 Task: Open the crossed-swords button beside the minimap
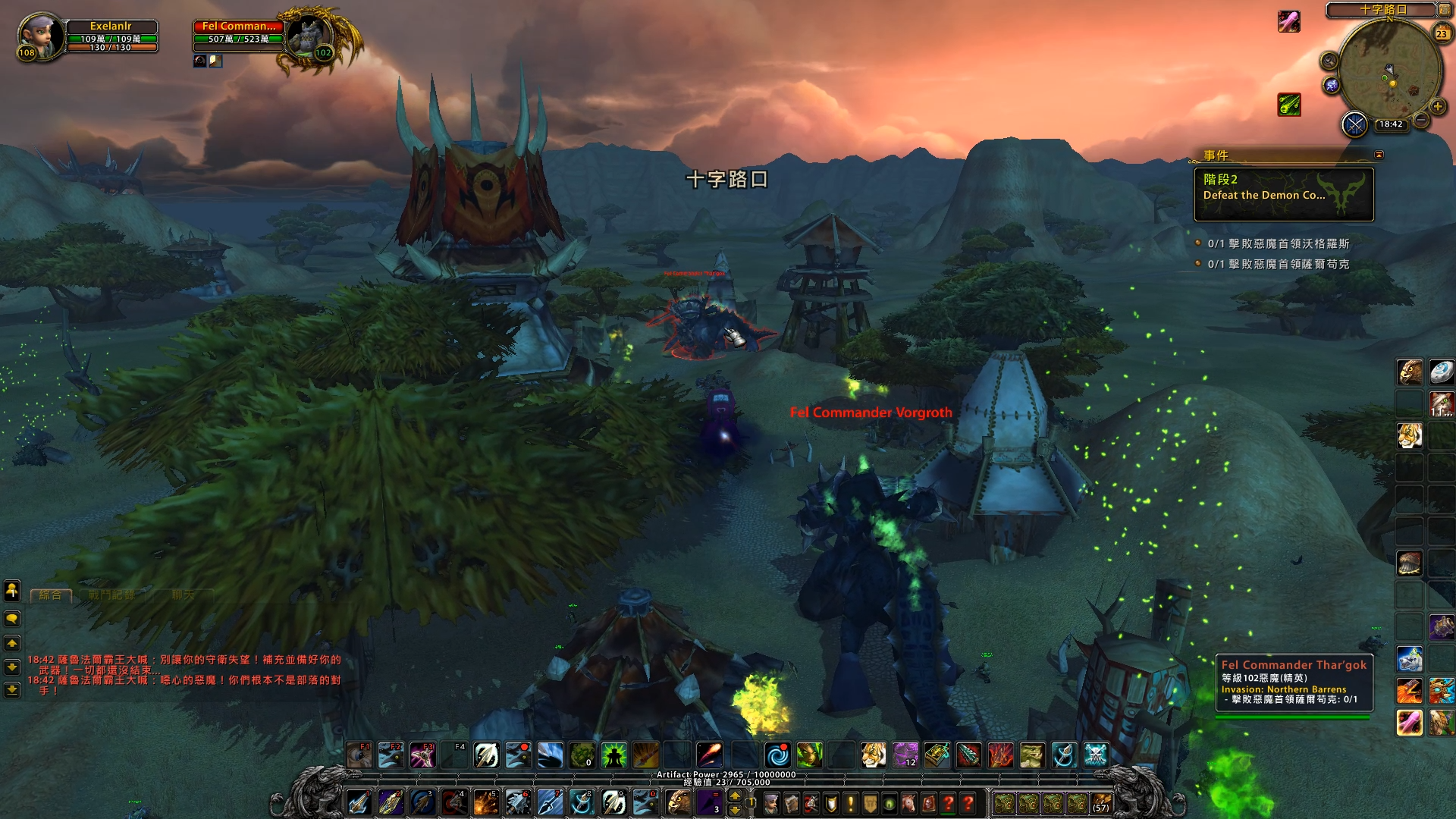pos(1354,124)
